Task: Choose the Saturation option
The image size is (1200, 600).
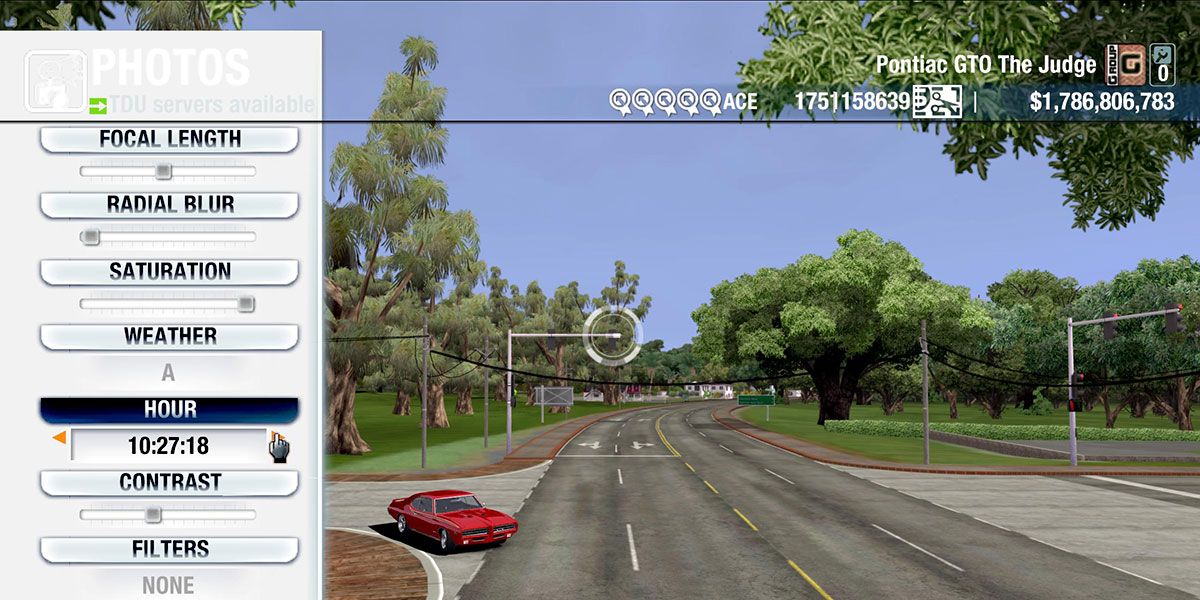Action: point(169,271)
